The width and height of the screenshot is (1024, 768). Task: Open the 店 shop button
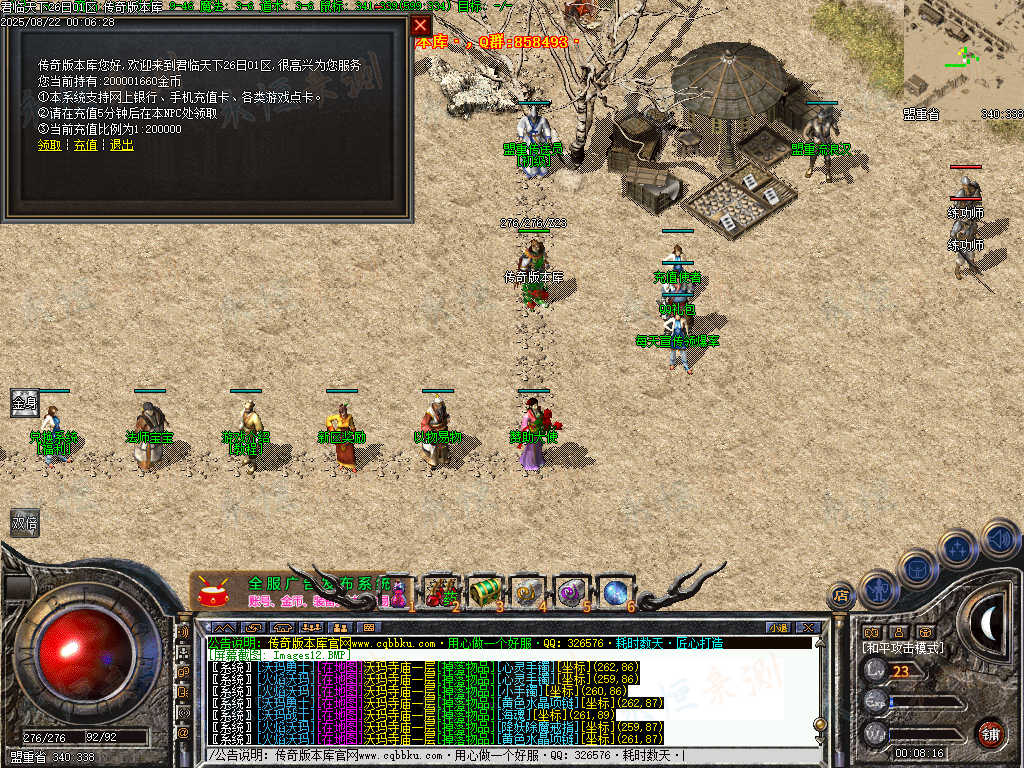coord(841,596)
